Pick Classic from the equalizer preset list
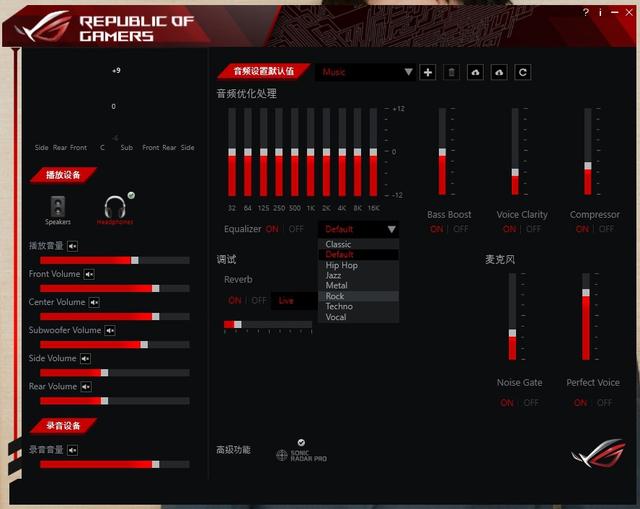This screenshot has width=640, height=509. pyautogui.click(x=339, y=244)
